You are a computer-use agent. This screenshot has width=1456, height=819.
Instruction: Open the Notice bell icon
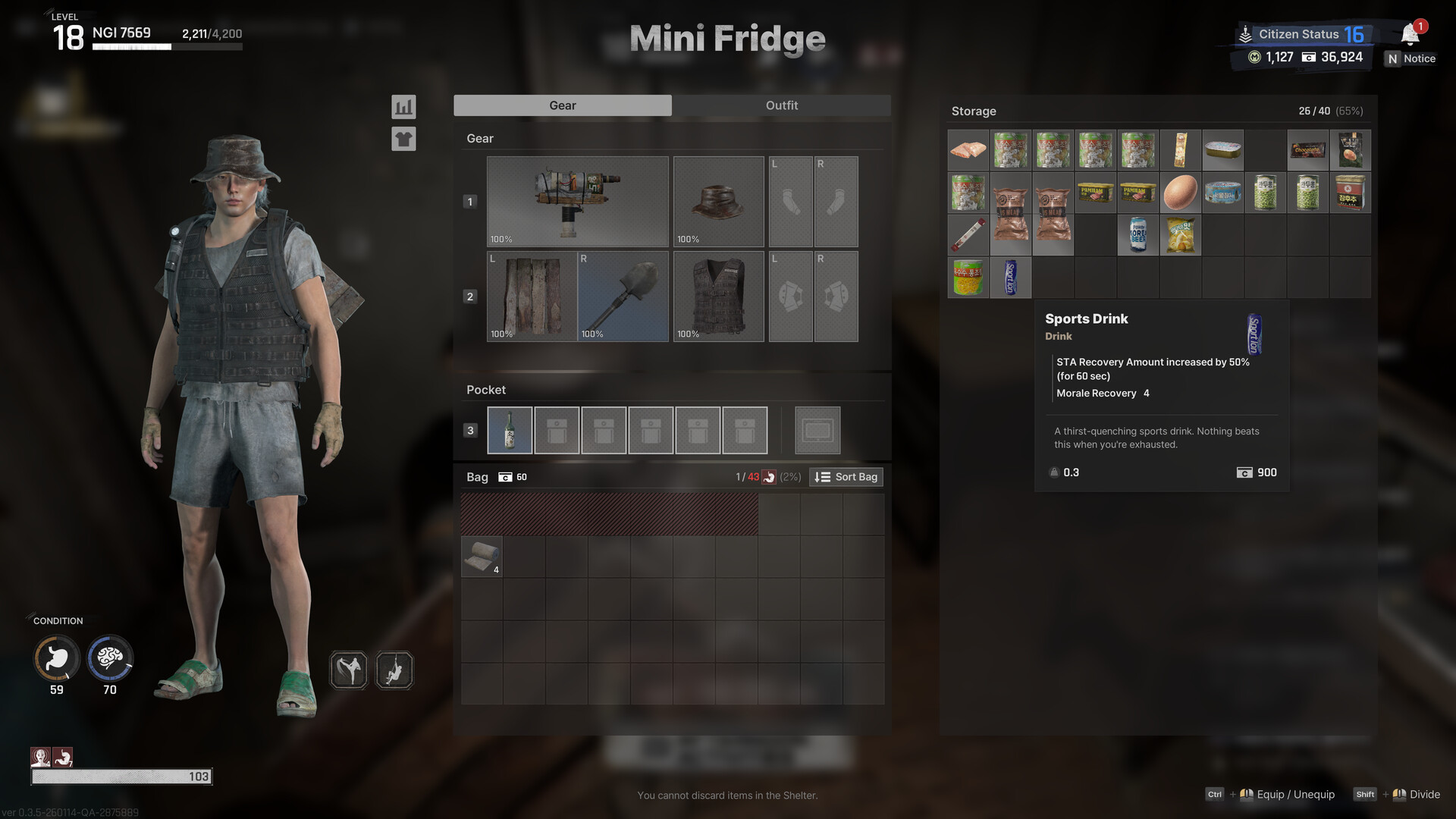point(1410,34)
